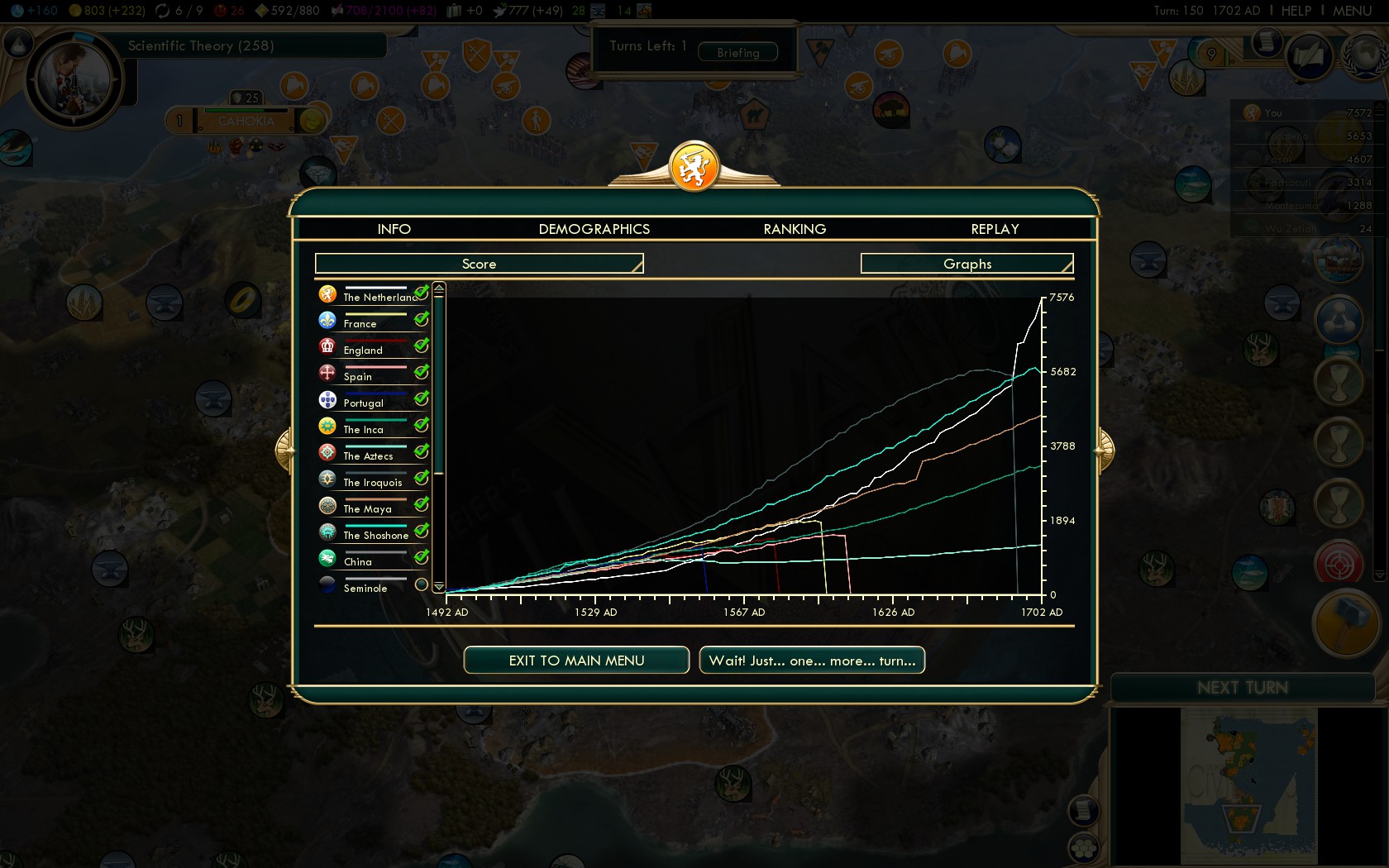Uncheck The Inca graph entry
This screenshot has height=868, width=1389.
(422, 425)
